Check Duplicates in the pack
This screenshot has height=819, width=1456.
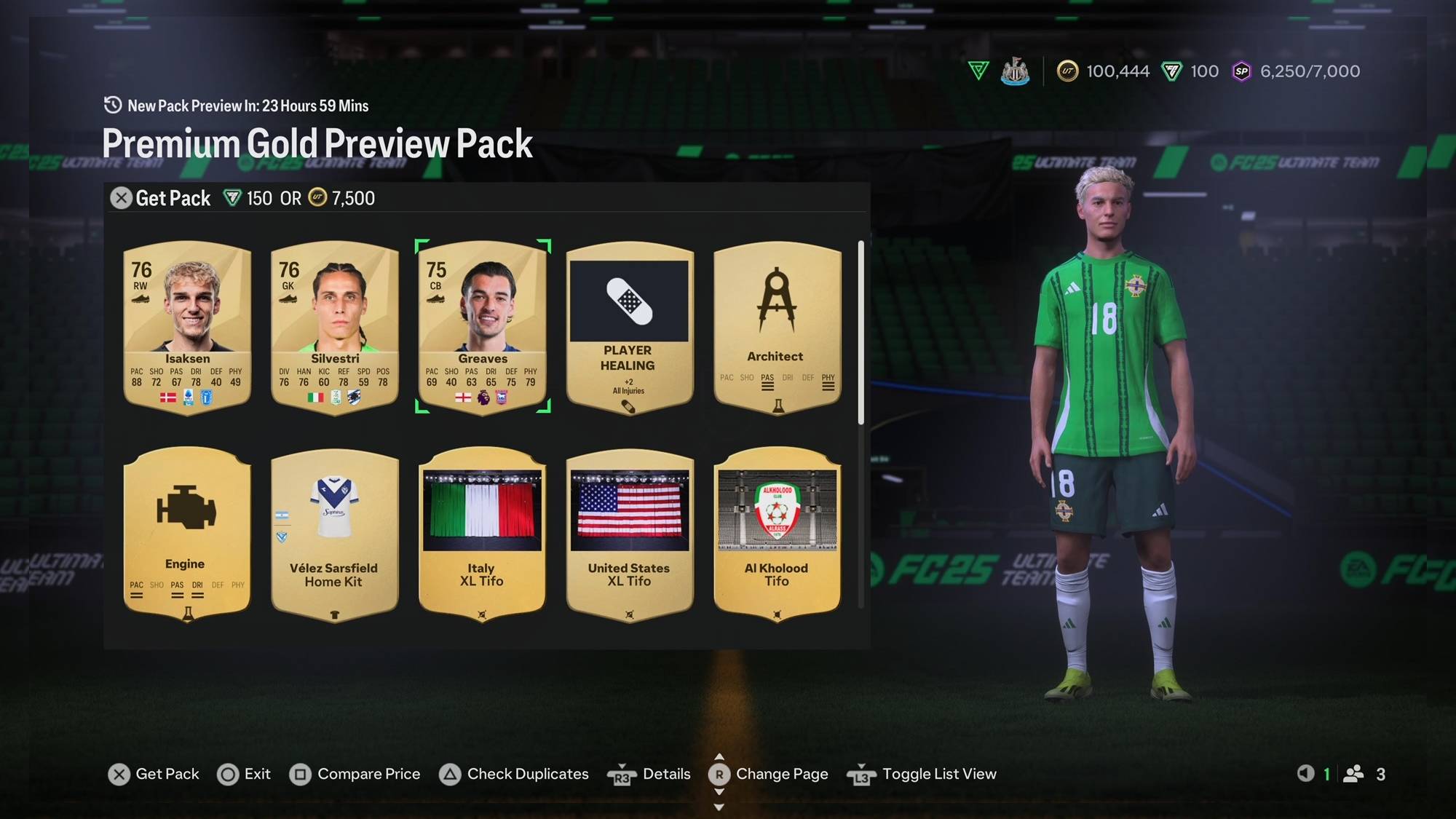pos(514,774)
